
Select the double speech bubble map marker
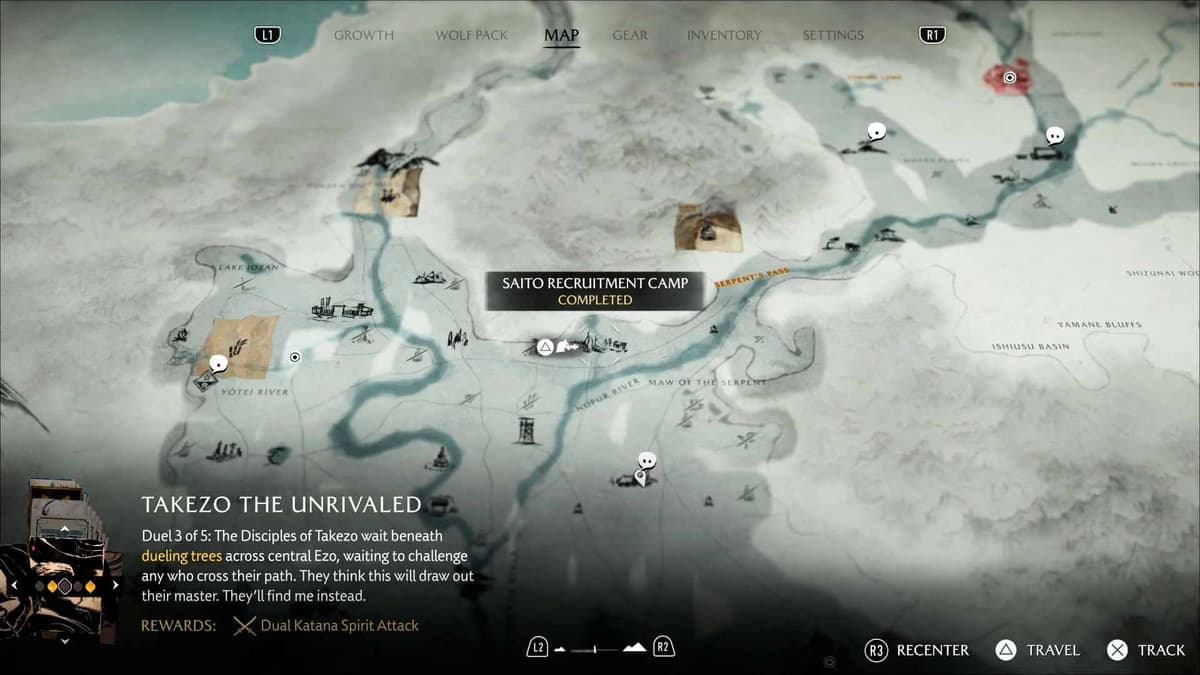coord(647,461)
